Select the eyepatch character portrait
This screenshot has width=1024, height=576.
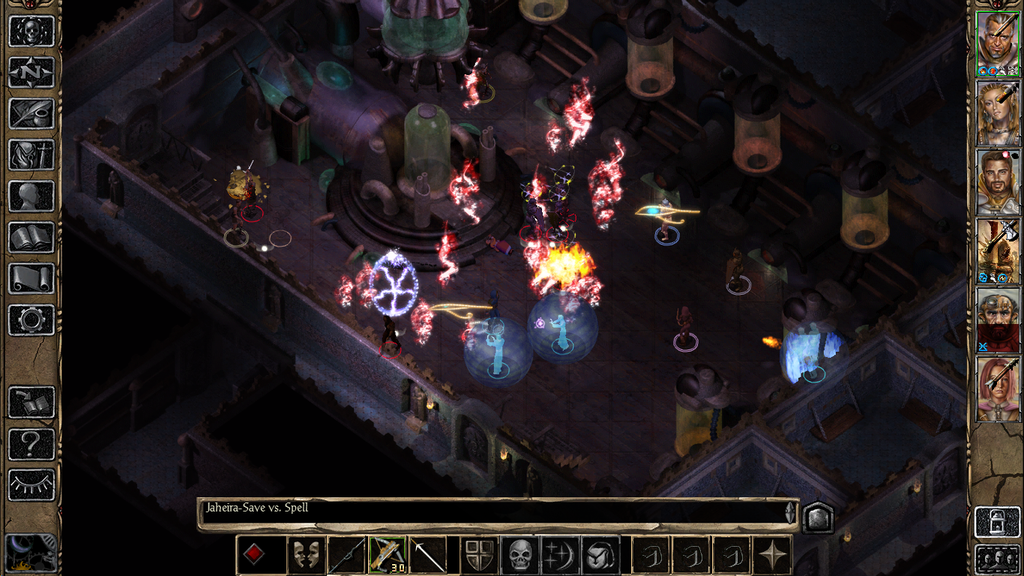(997, 44)
